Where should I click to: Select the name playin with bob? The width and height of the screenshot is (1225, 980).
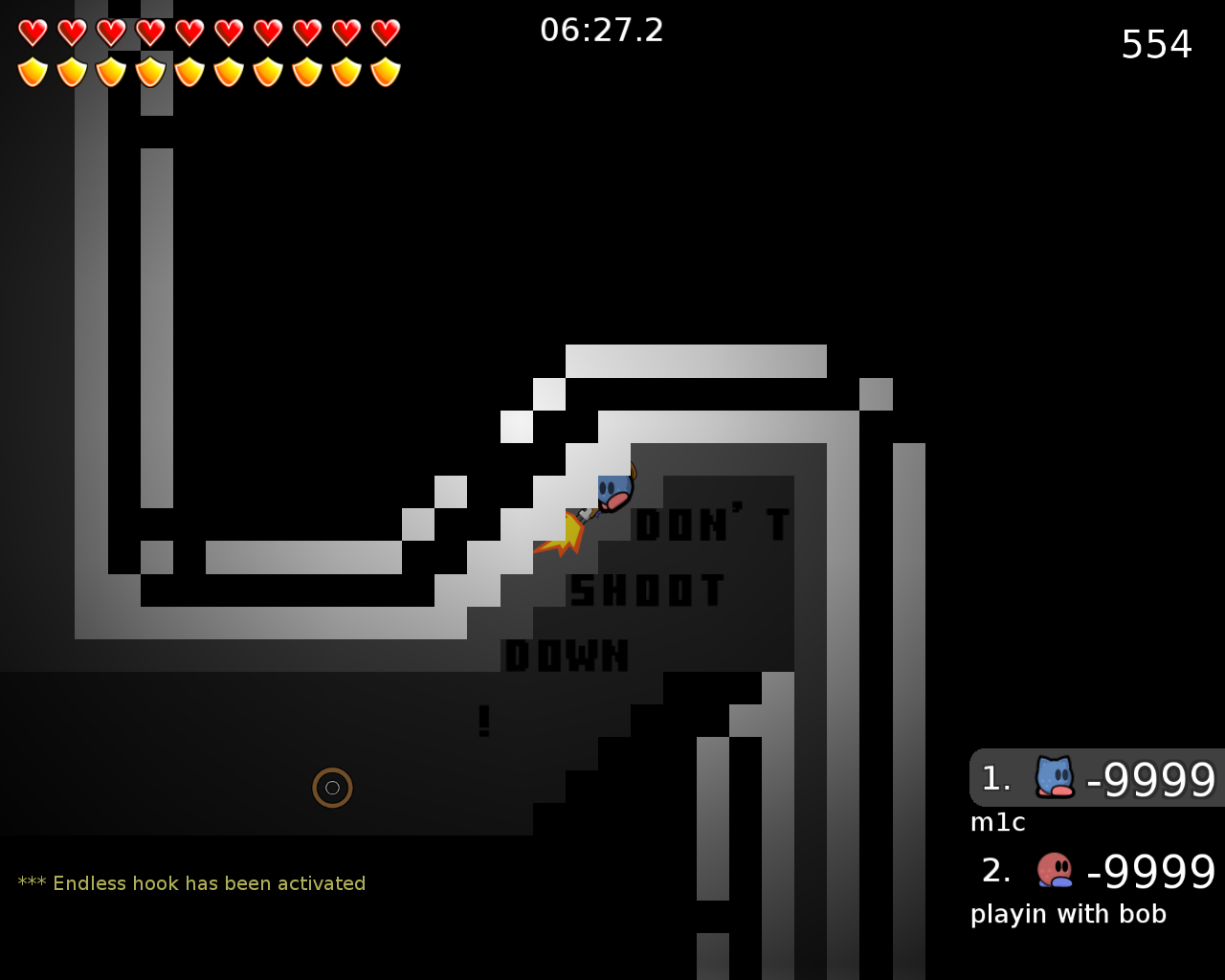1068,914
